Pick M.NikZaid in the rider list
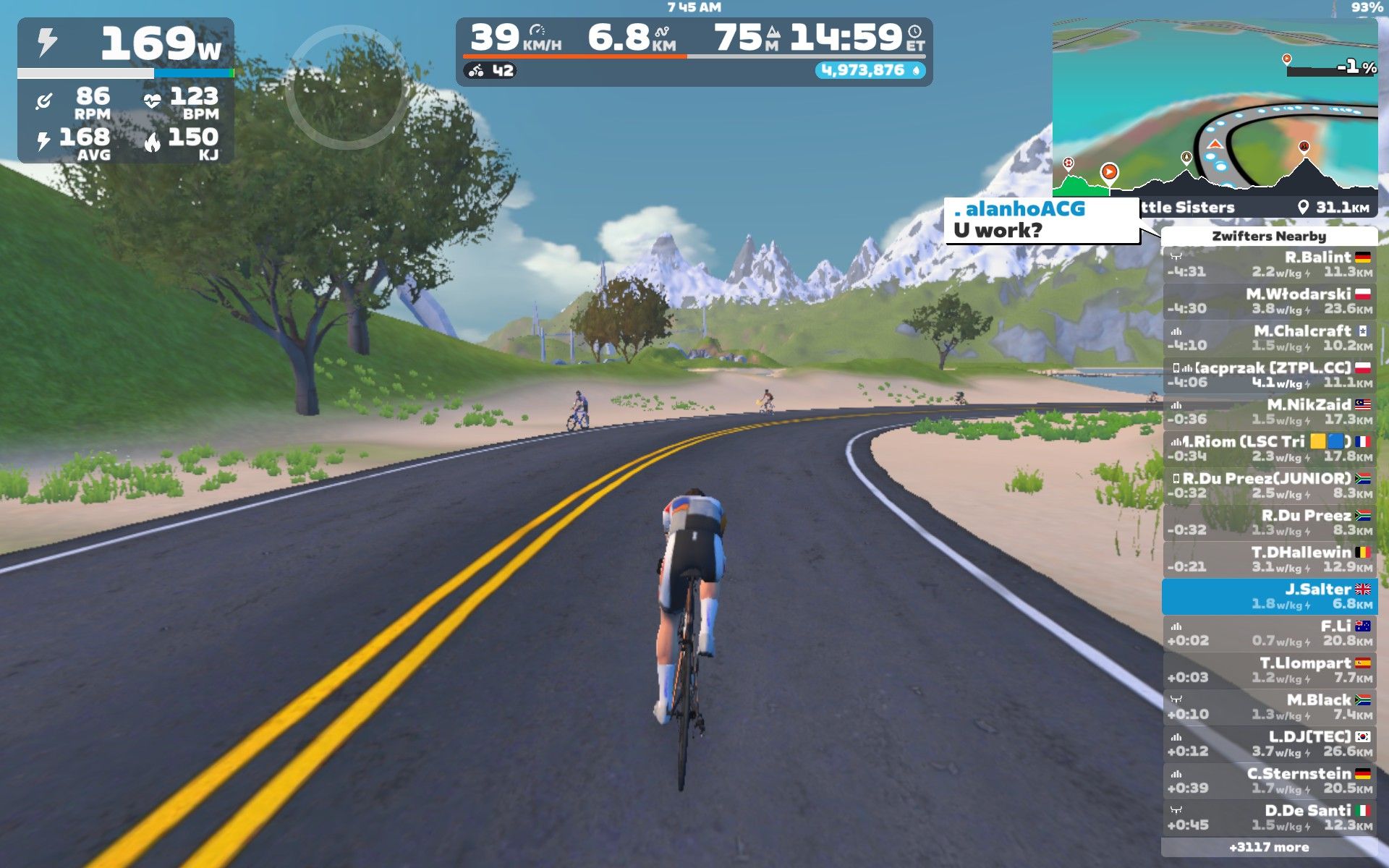 (1270, 412)
